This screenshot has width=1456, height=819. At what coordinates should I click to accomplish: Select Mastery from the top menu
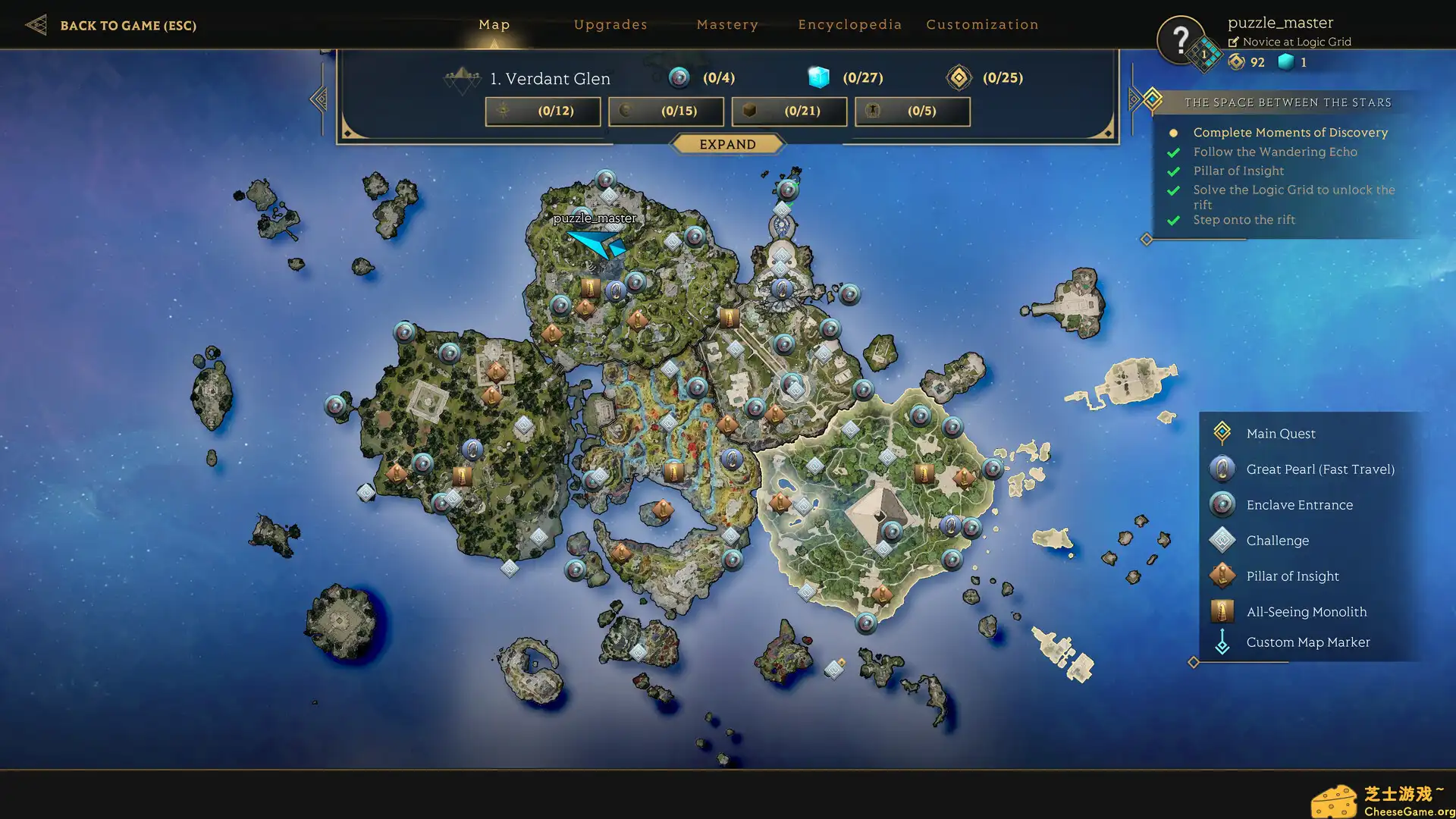727,24
